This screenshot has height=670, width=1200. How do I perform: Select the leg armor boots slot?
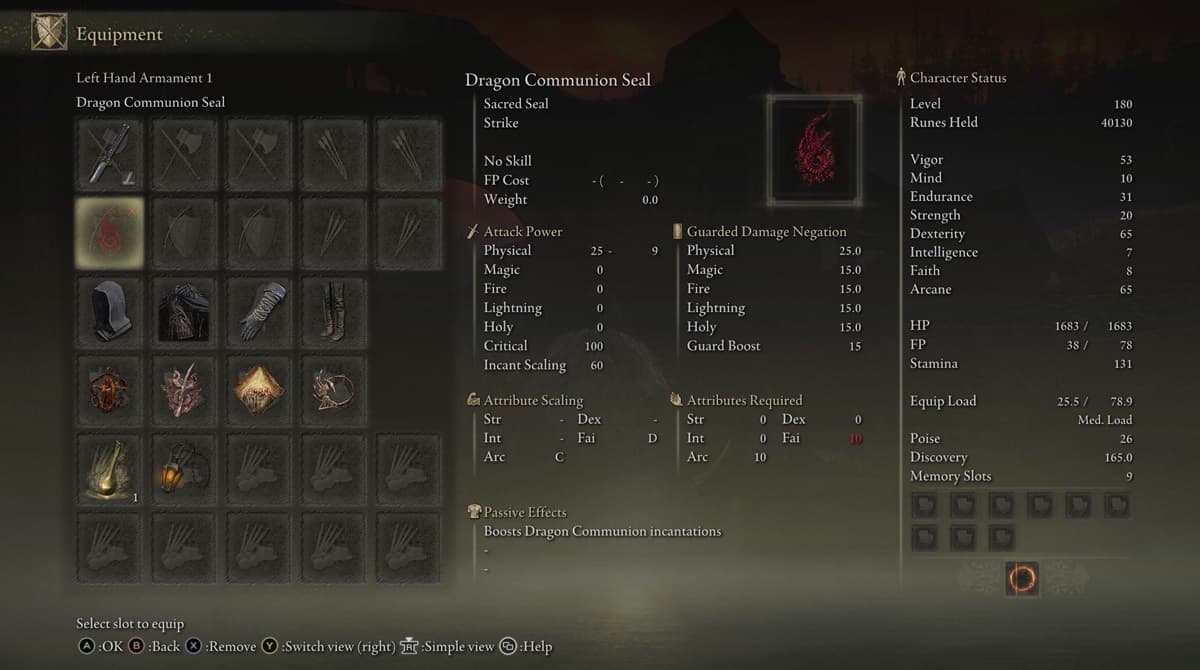[x=334, y=311]
